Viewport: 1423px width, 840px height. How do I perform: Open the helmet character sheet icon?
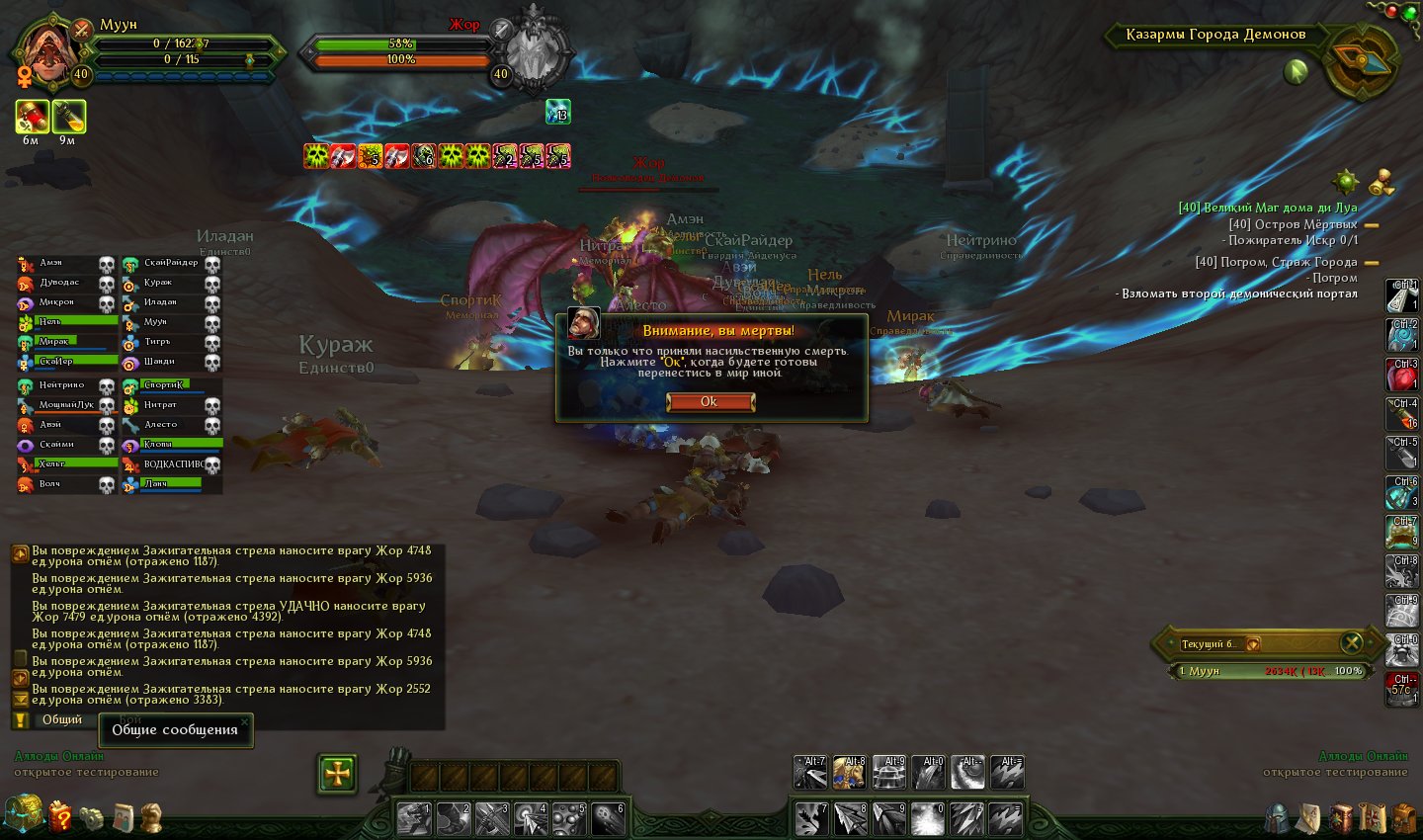1279,818
